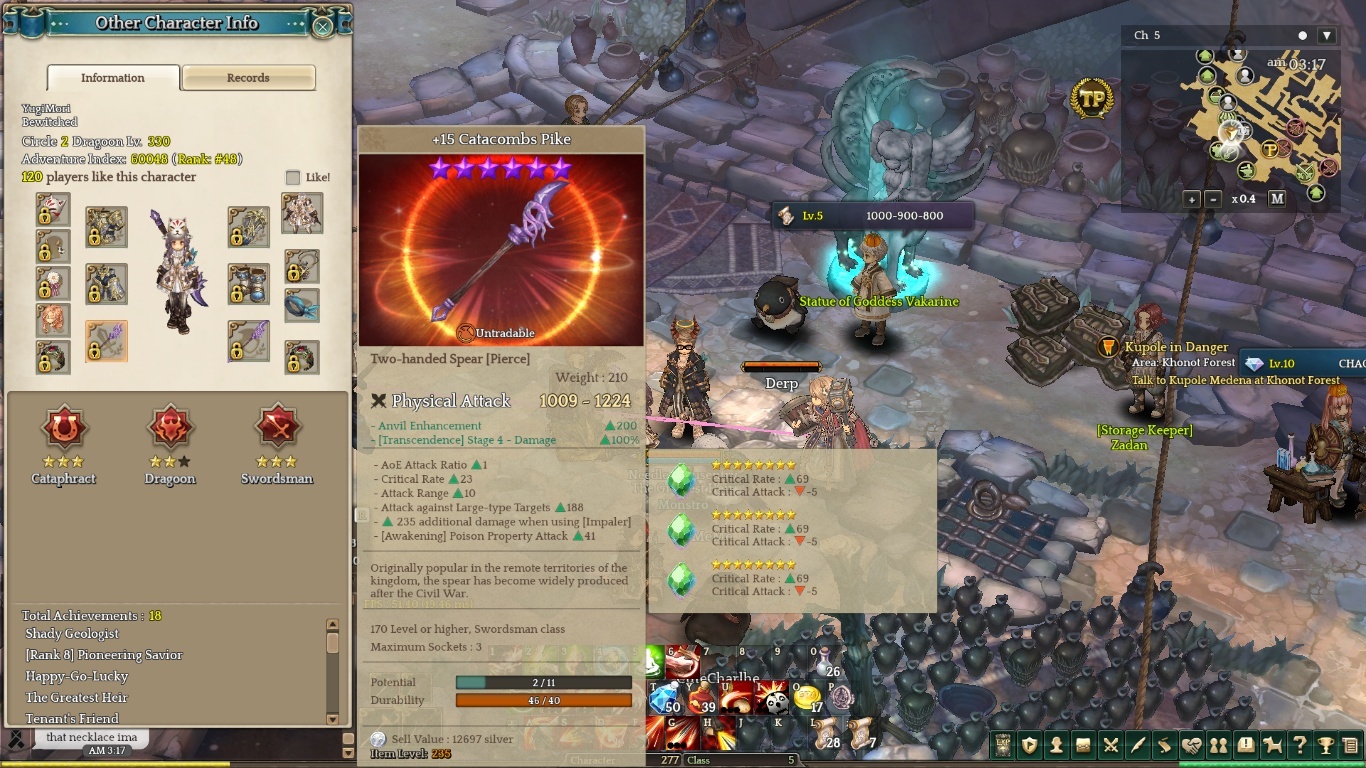1366x768 pixels.
Task: Open the channel dropdown arrow
Action: tap(1327, 36)
